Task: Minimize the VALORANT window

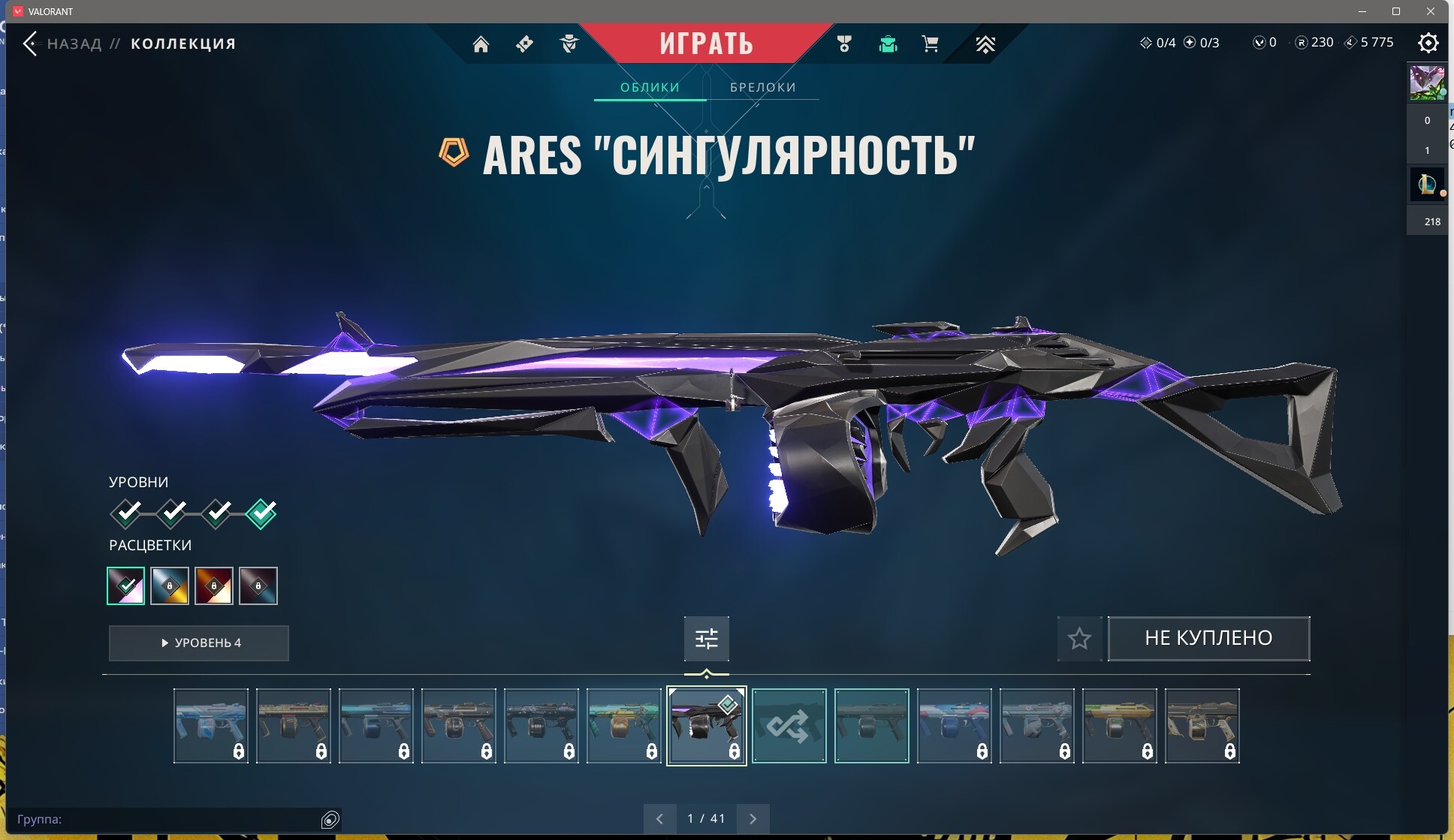Action: point(1362,11)
